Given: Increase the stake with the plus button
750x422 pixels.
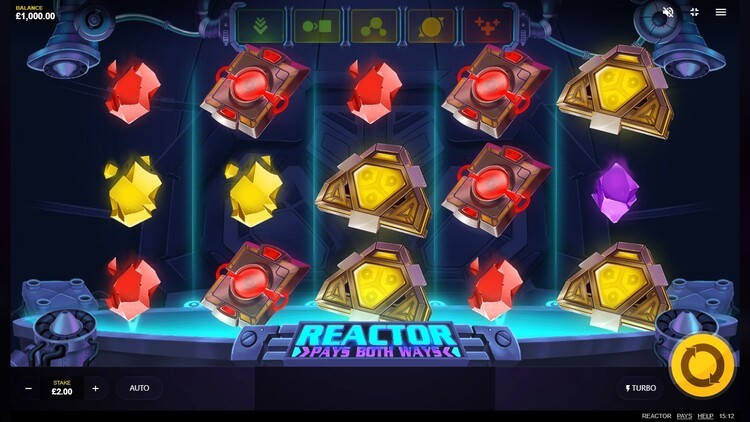Looking at the screenshot, I should [95, 388].
